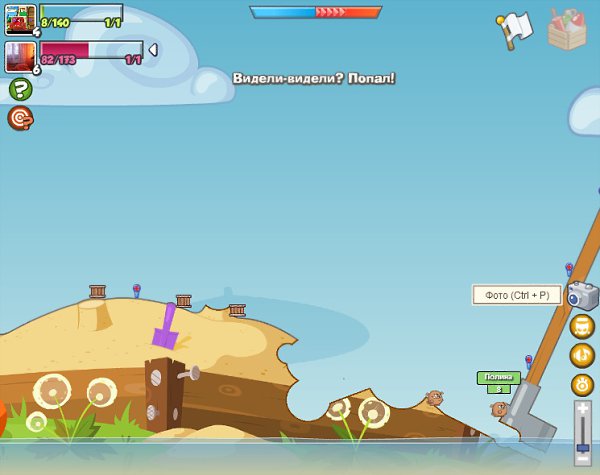600x475 pixels.
Task: Select the pink team's avatar portrait
Action: coord(20,56)
